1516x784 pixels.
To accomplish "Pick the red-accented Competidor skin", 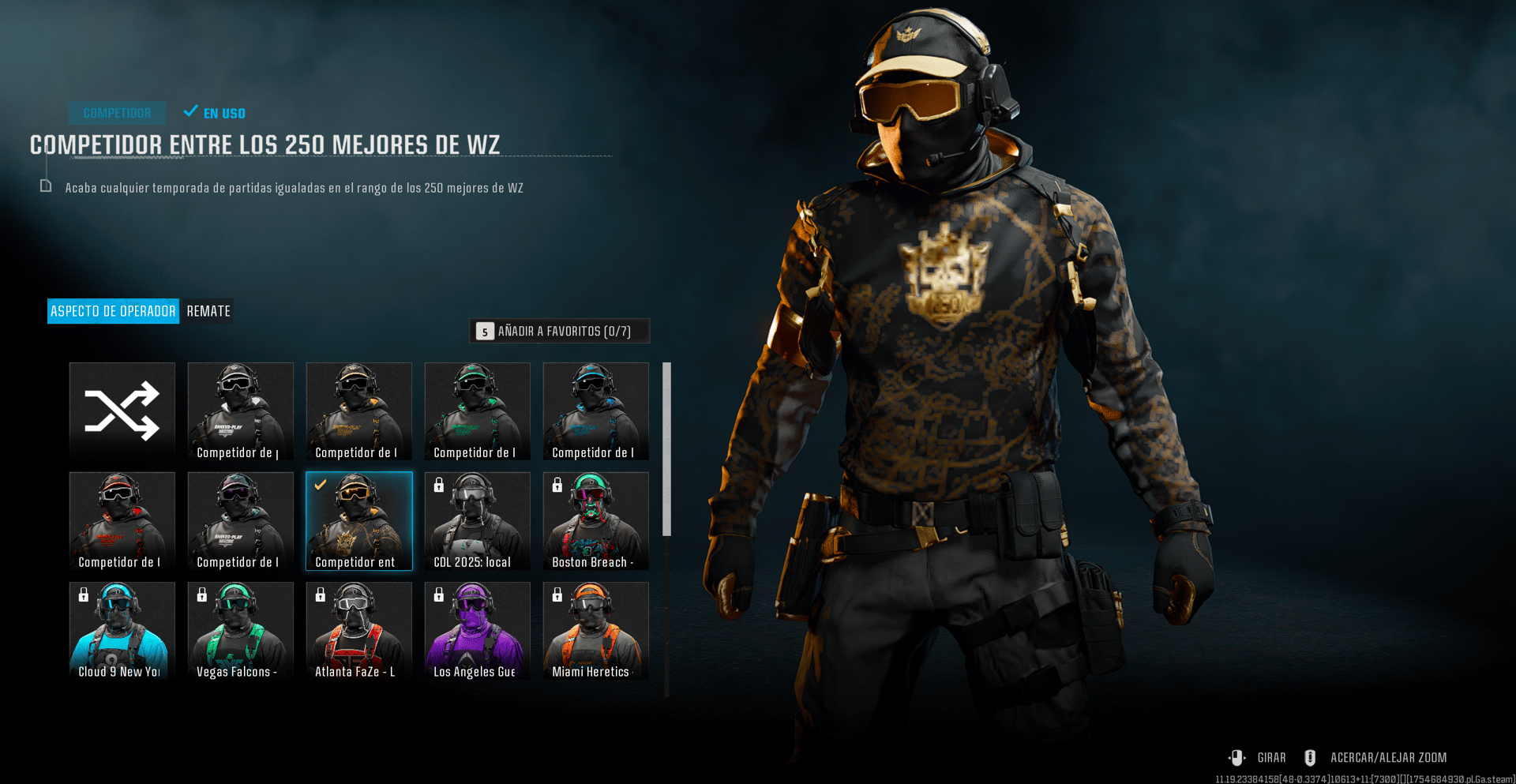I will [122, 521].
